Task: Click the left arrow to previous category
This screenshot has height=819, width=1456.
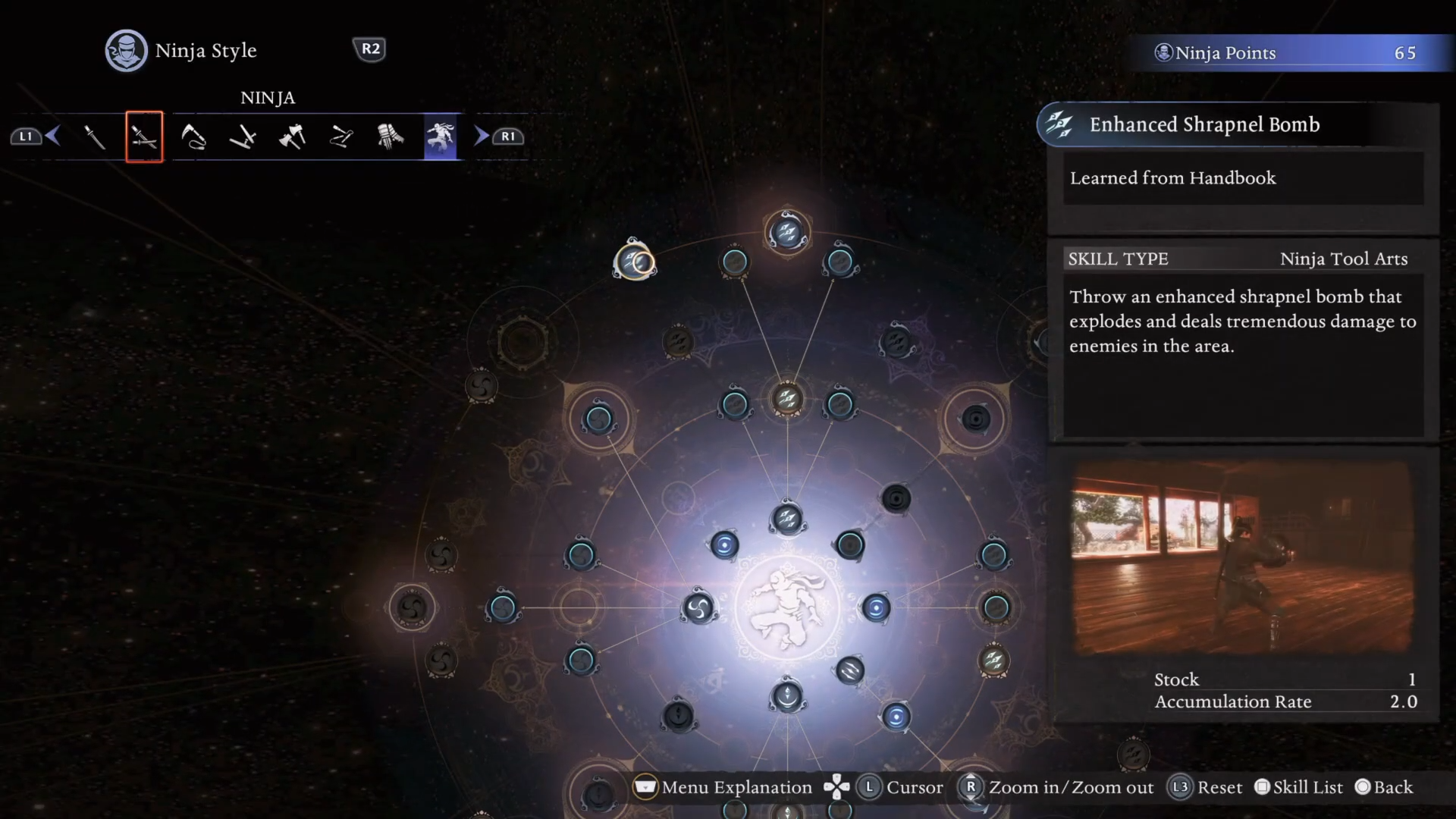Action: click(52, 136)
